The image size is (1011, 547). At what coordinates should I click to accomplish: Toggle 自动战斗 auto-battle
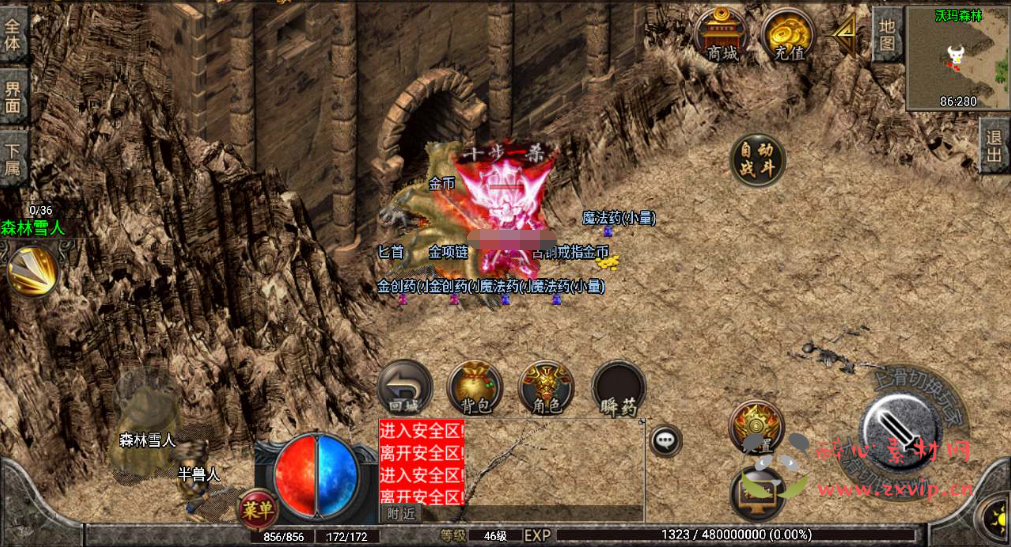[x=757, y=160]
